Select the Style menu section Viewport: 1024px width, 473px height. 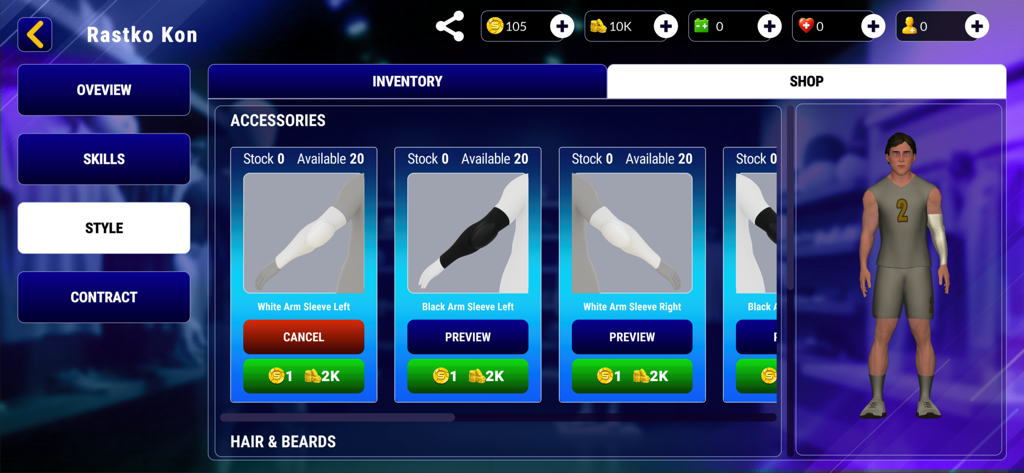click(x=104, y=228)
